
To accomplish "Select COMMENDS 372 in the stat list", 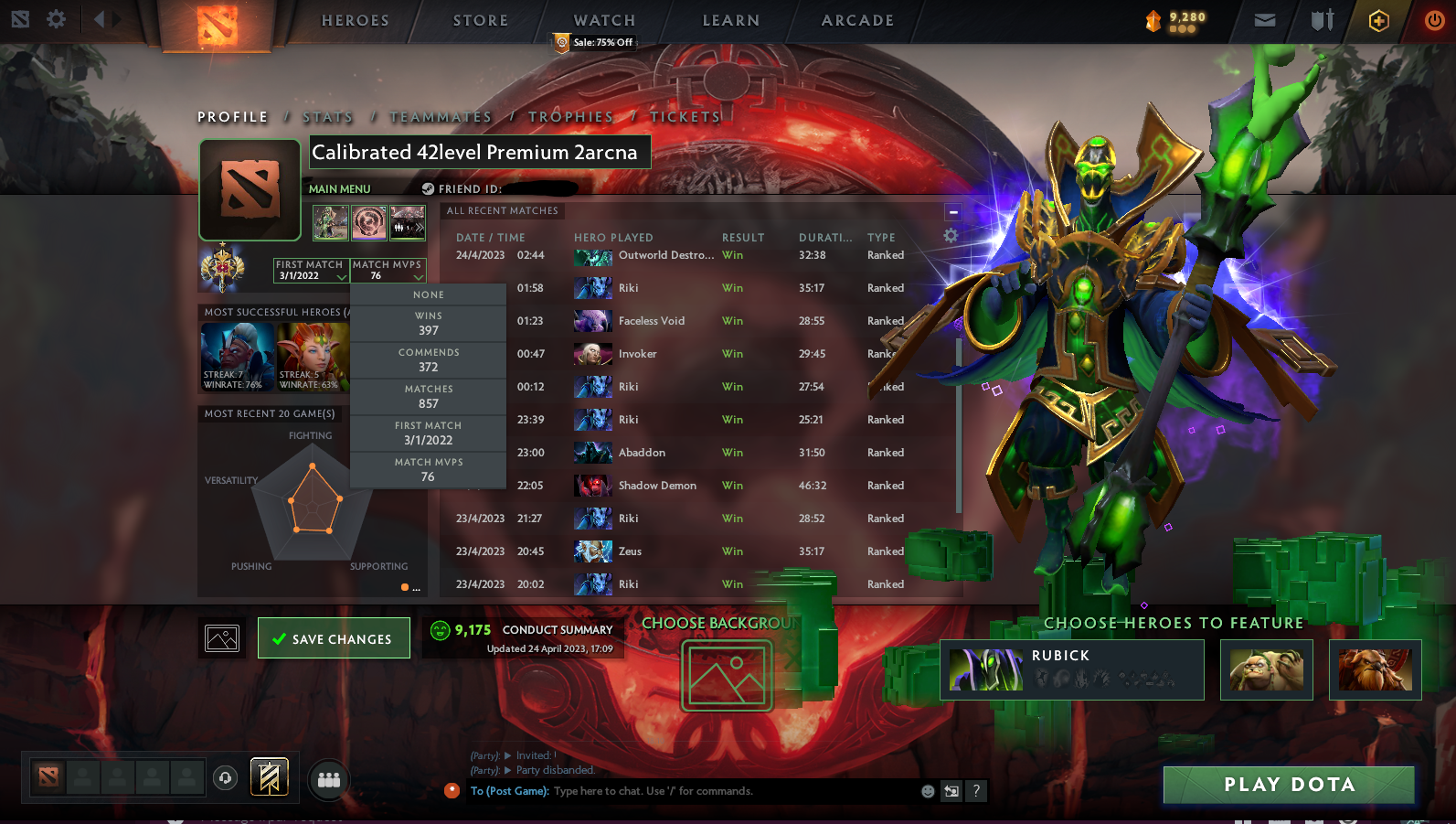I will point(428,358).
